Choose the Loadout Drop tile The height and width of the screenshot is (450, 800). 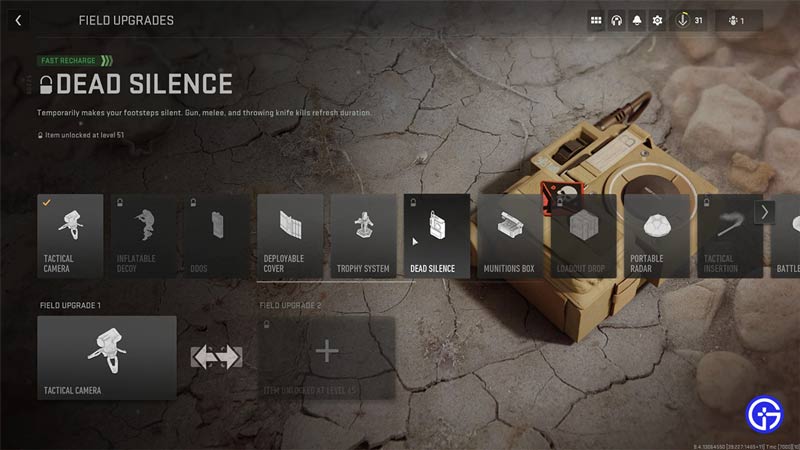tap(584, 235)
